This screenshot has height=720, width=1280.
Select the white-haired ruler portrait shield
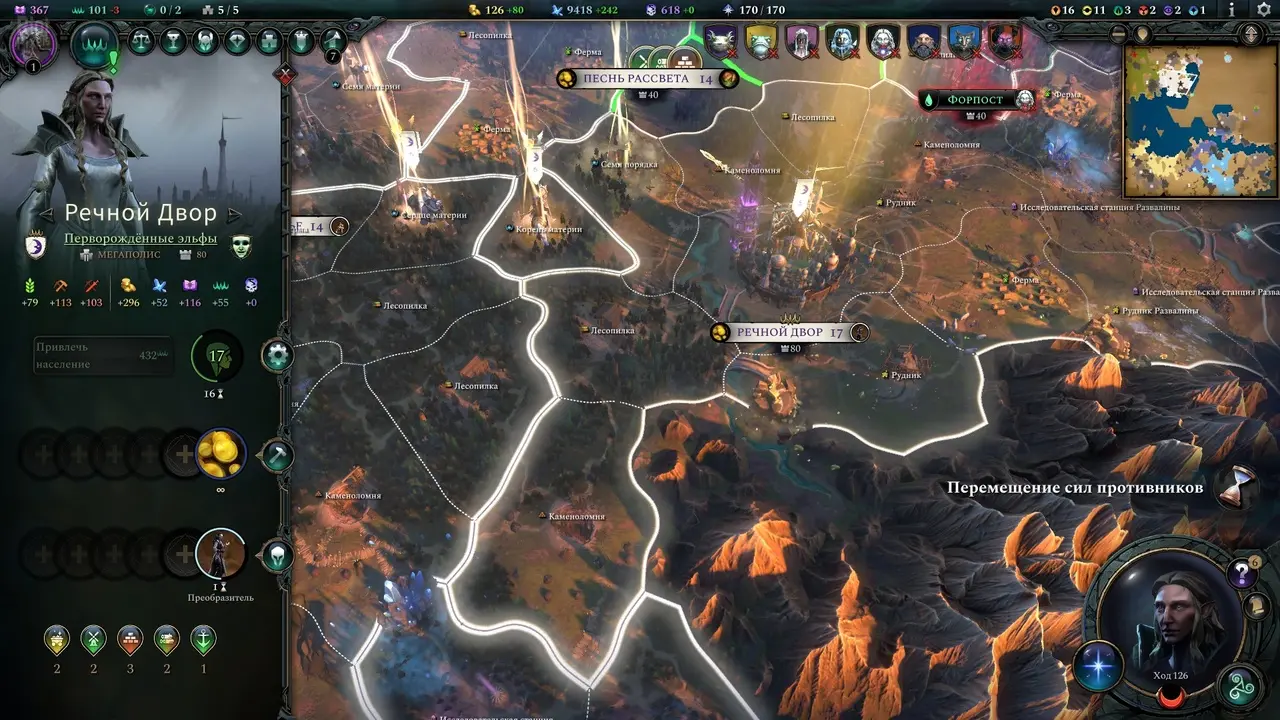[882, 42]
